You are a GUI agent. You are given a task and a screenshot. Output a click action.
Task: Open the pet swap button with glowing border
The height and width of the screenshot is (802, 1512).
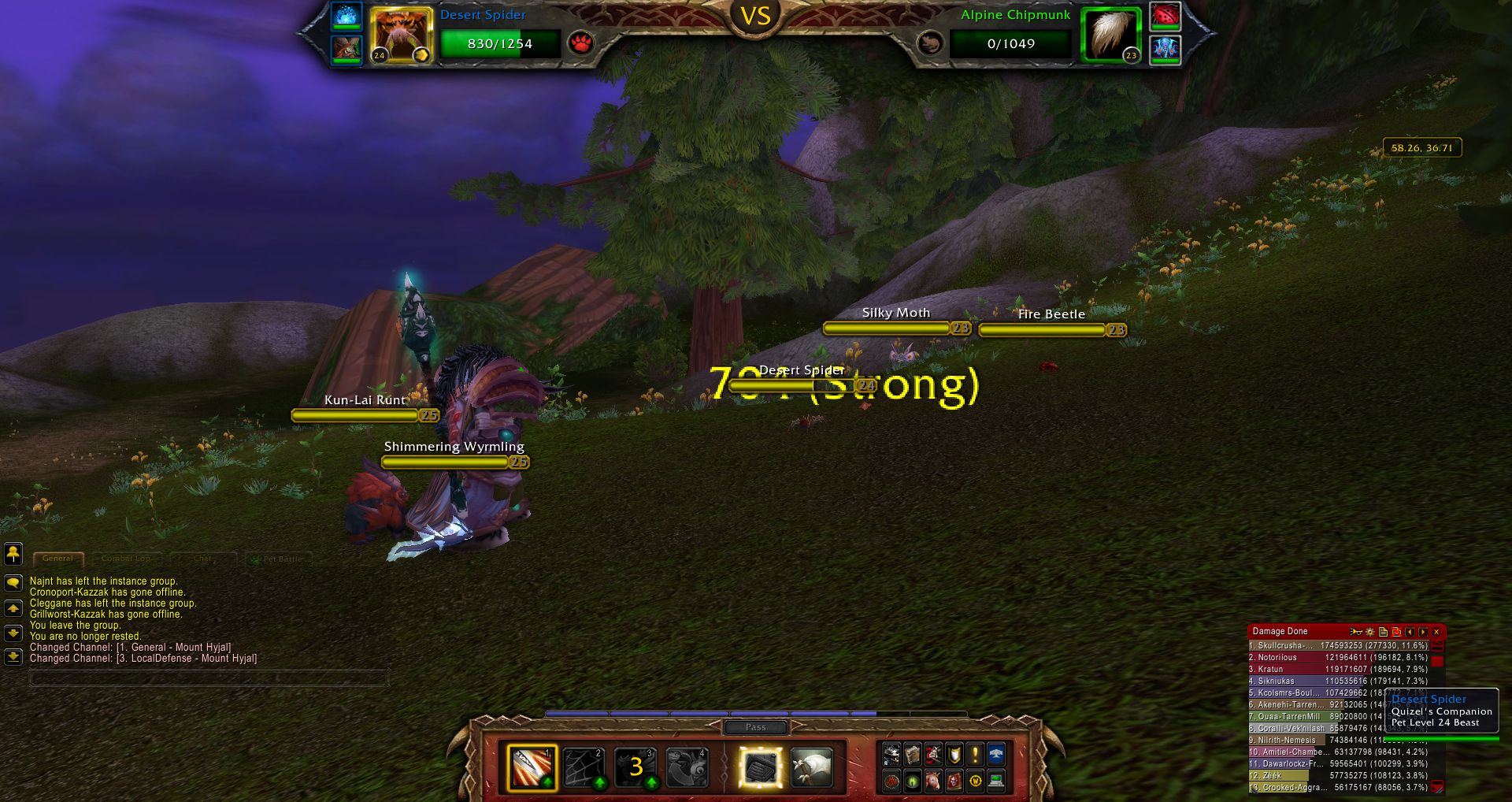pos(761,767)
